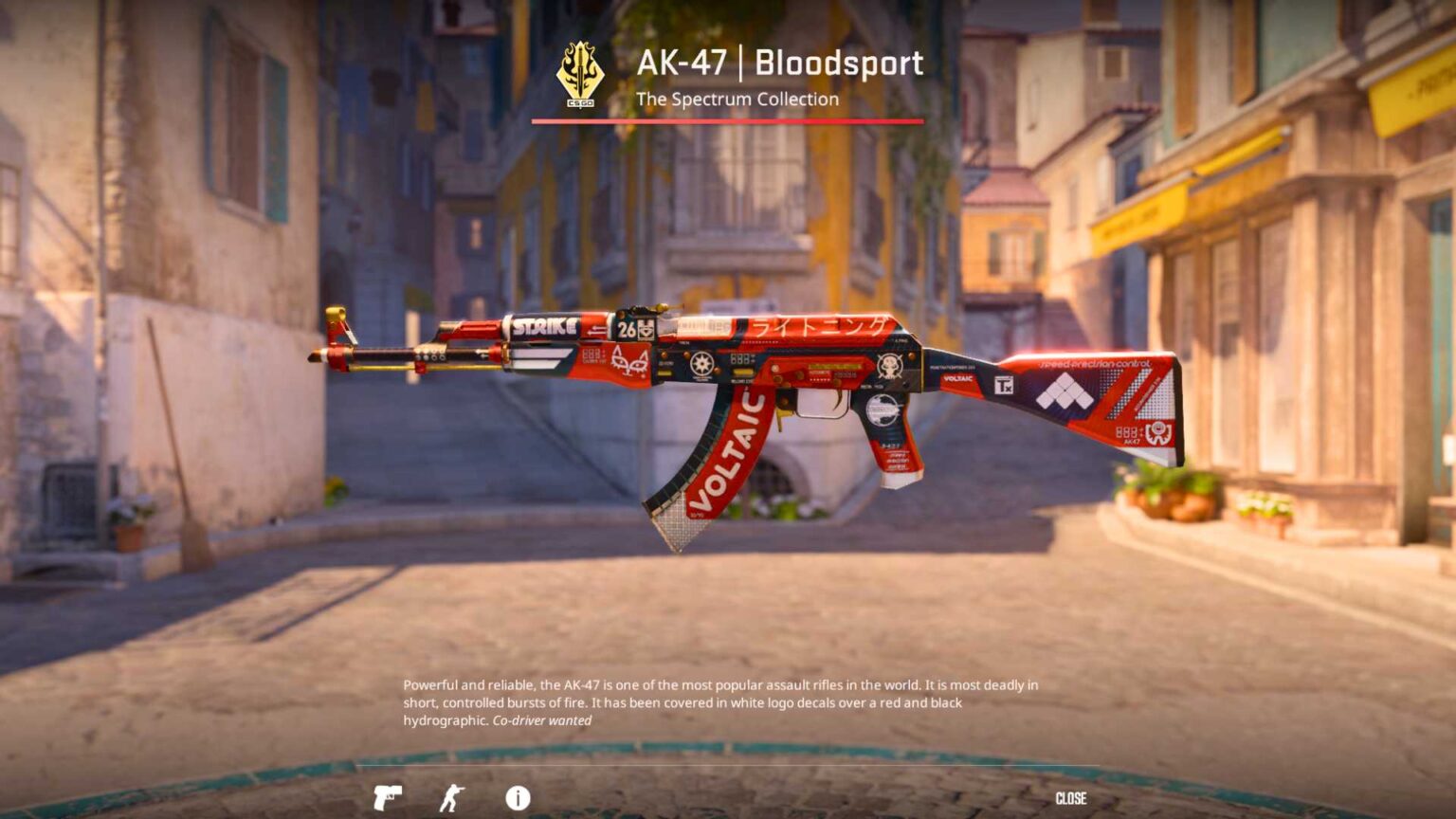Switch to the running character pose icon
This screenshot has height=819, width=1456.
click(x=452, y=799)
